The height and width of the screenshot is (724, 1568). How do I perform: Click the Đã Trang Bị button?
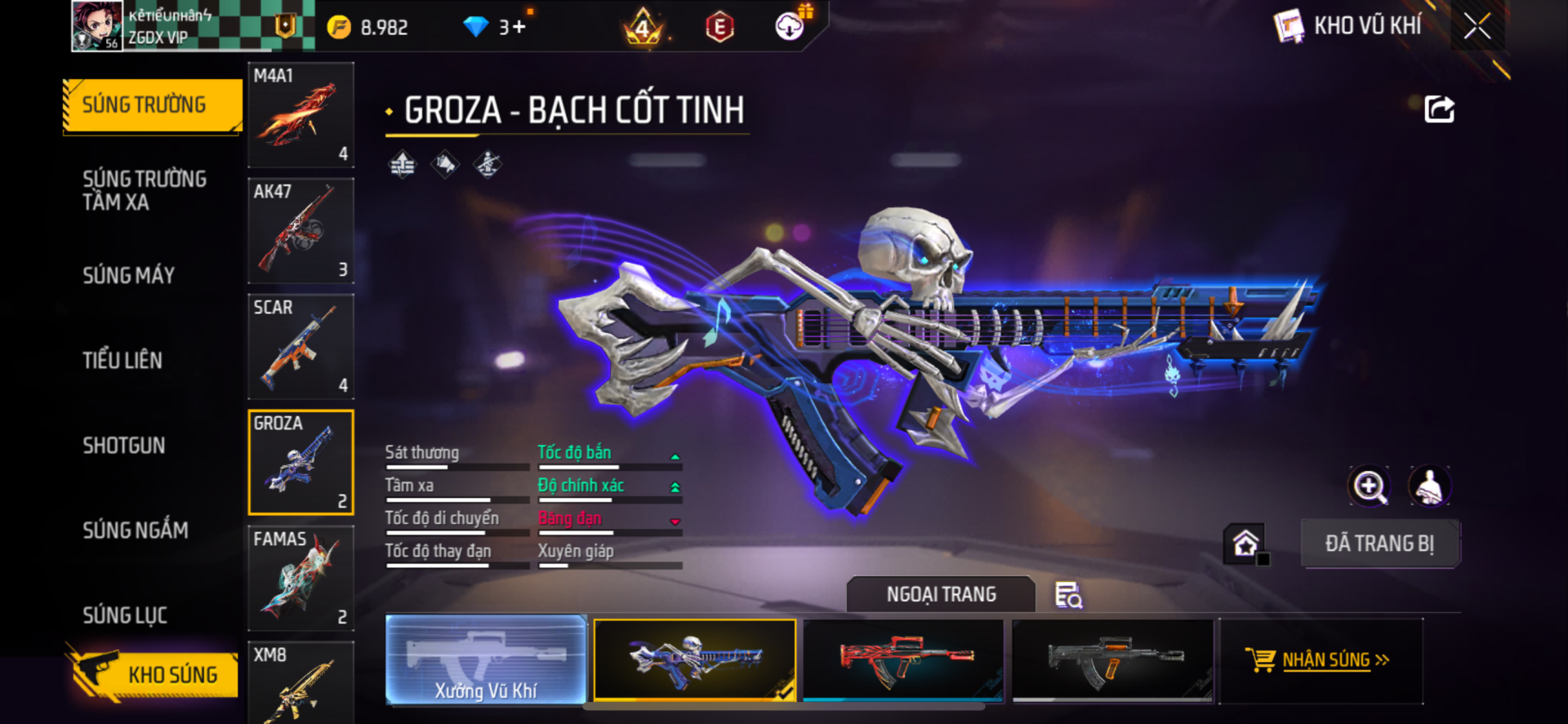(x=1379, y=544)
